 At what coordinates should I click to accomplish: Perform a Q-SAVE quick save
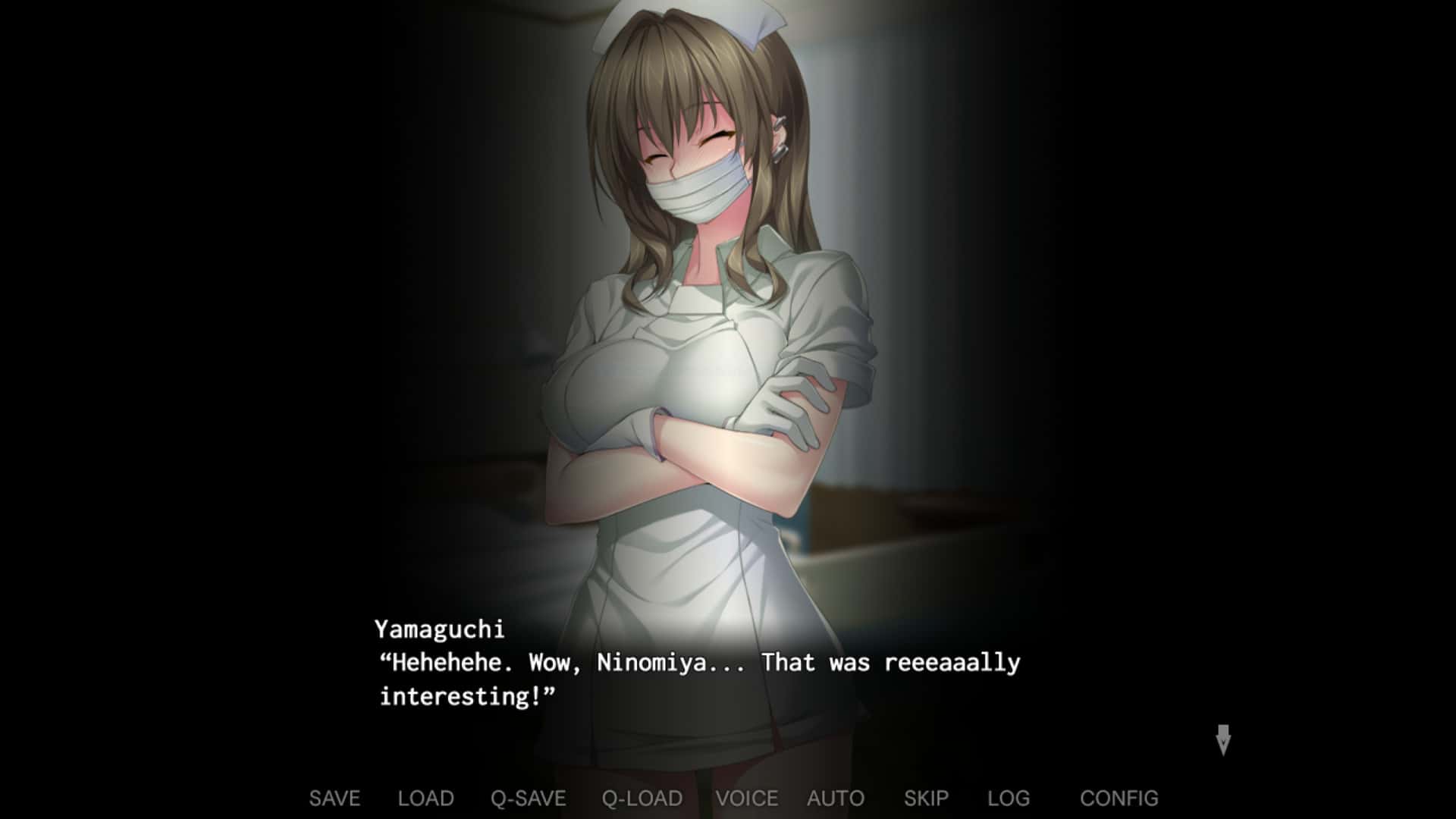point(528,798)
